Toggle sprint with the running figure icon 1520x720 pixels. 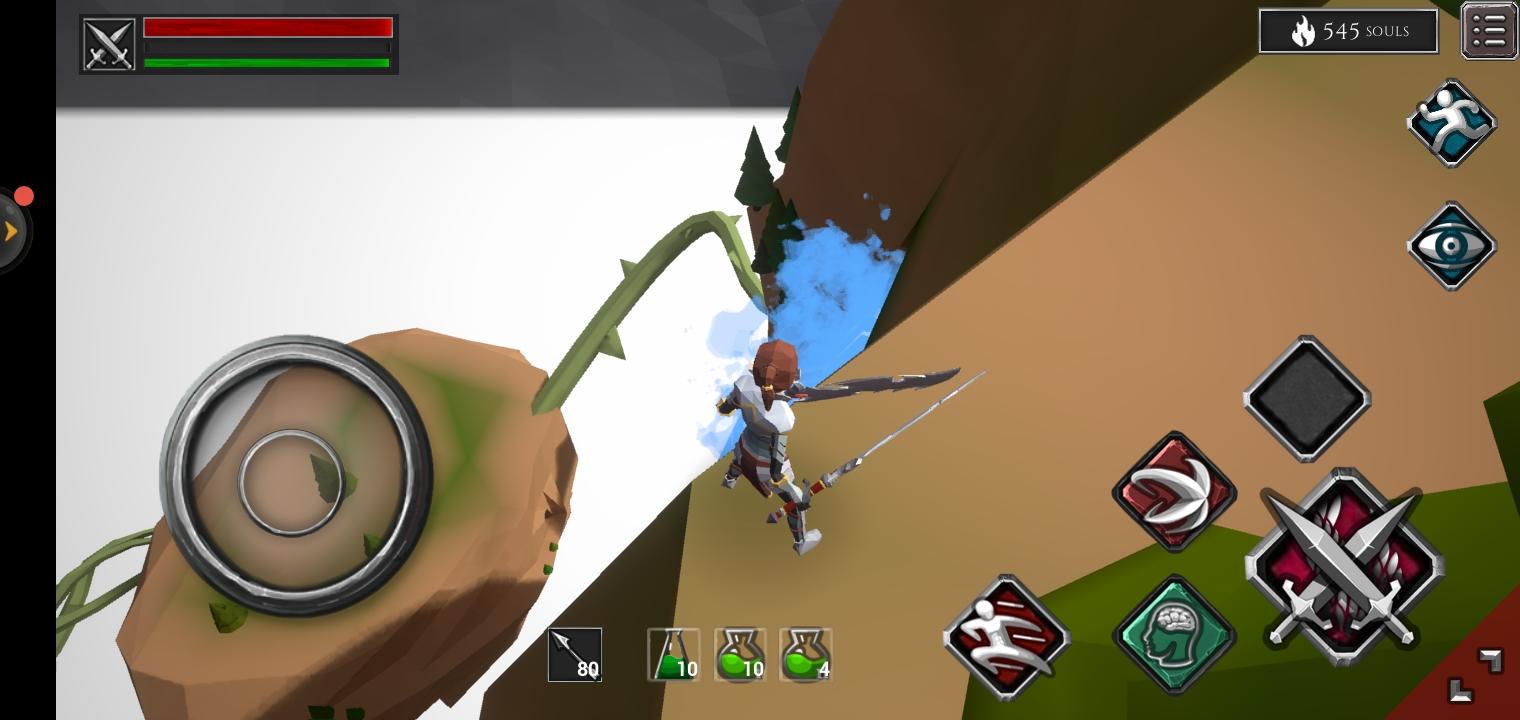[1452, 122]
